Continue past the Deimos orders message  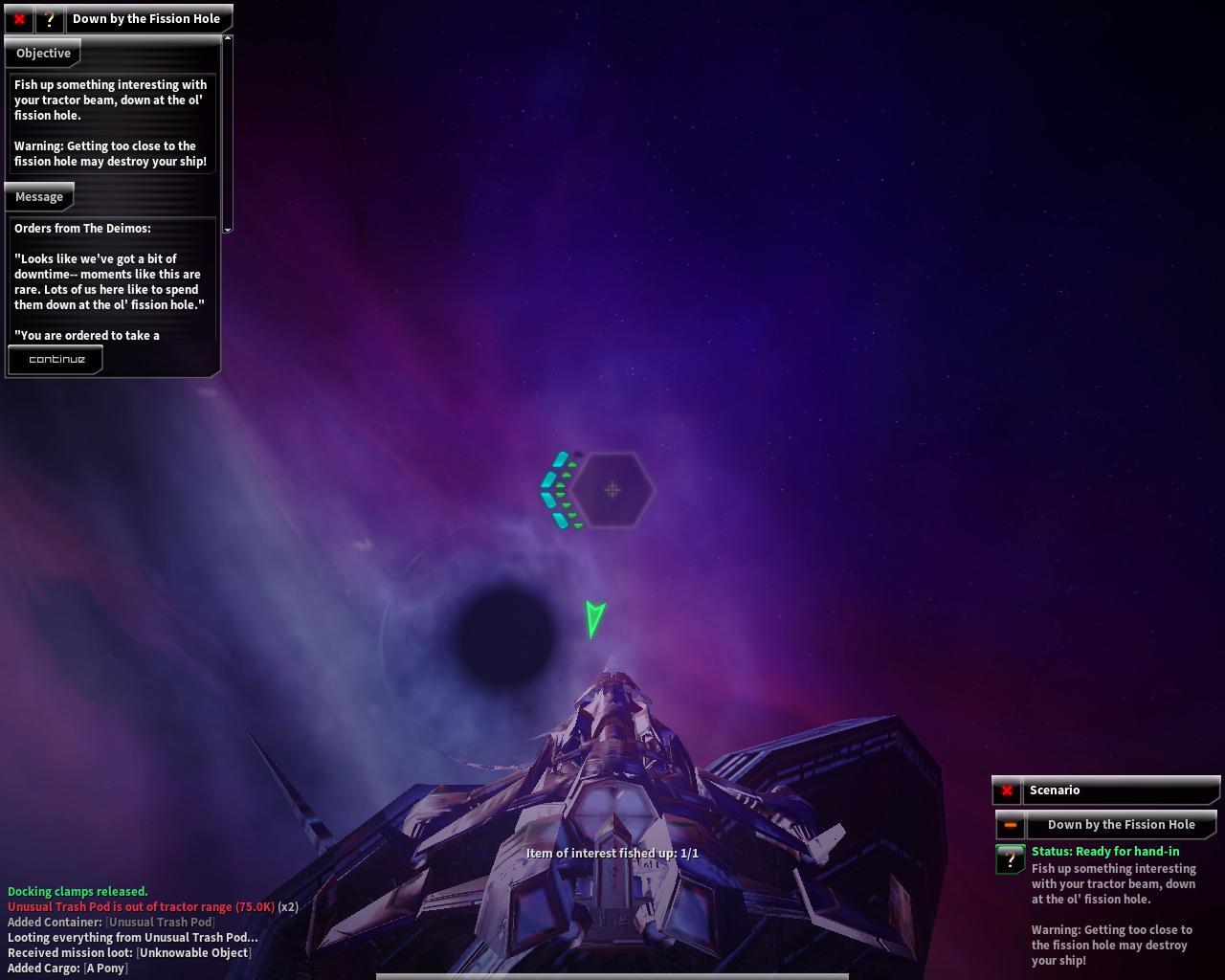[56, 360]
